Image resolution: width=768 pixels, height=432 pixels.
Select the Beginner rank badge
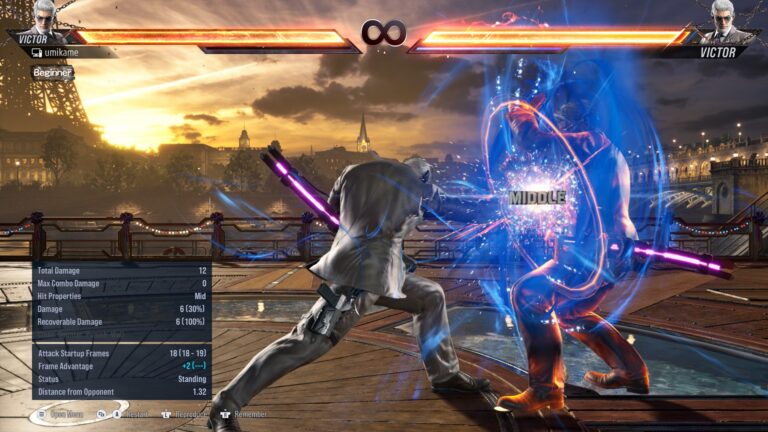(52, 73)
